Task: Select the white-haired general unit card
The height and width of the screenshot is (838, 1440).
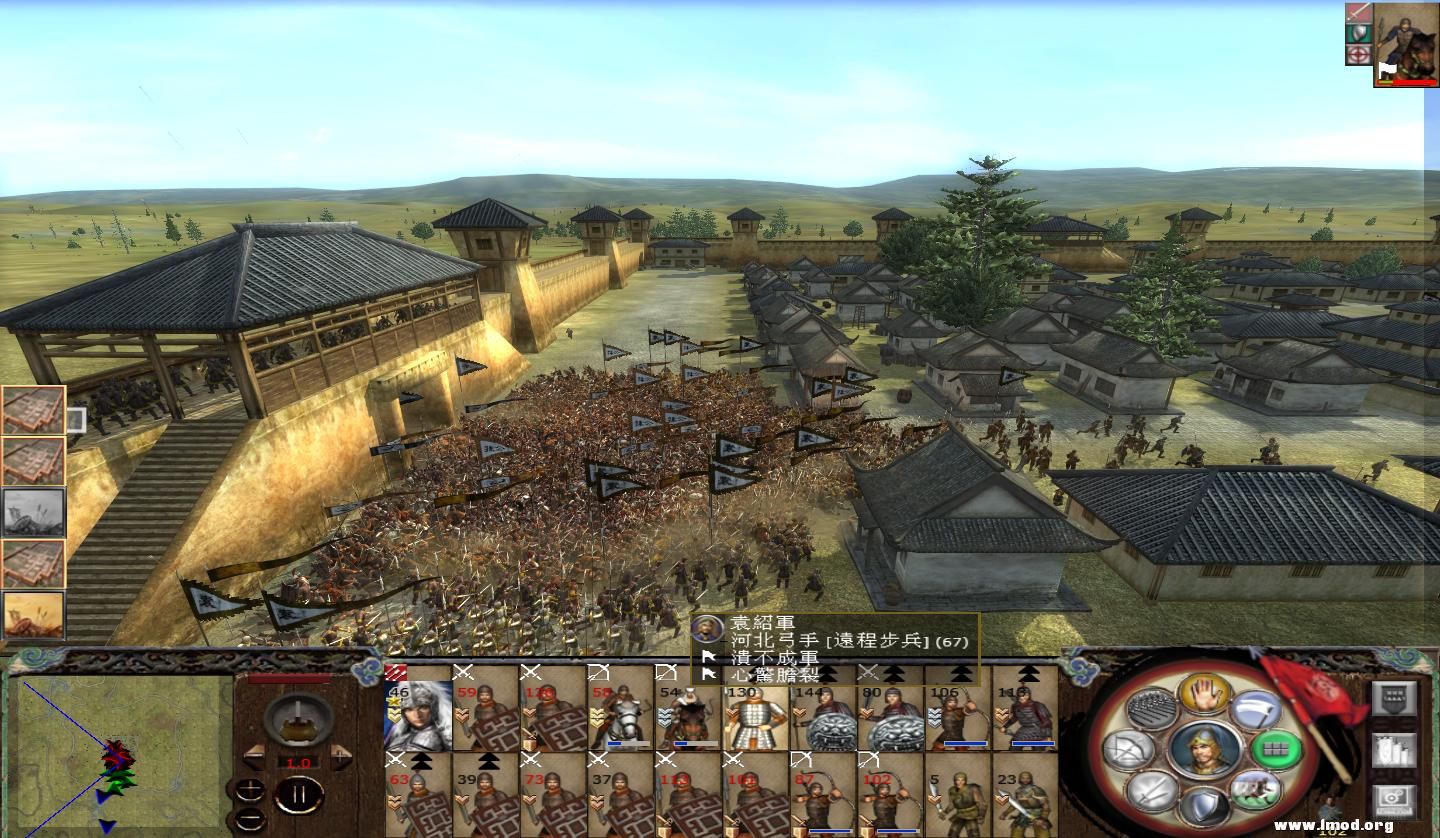Action: (x=418, y=713)
